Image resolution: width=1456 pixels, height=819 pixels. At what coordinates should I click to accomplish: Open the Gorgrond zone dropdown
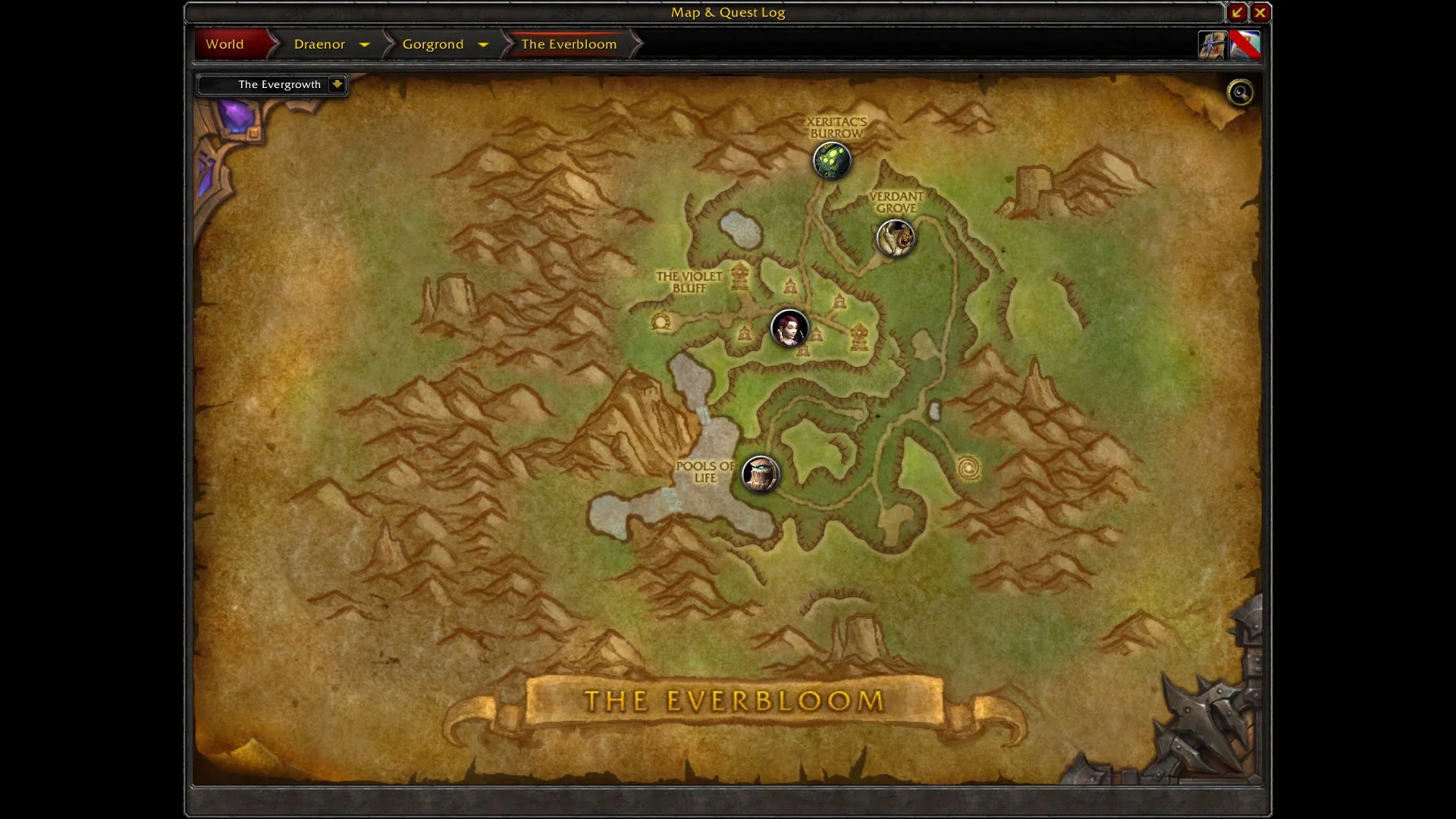(483, 45)
